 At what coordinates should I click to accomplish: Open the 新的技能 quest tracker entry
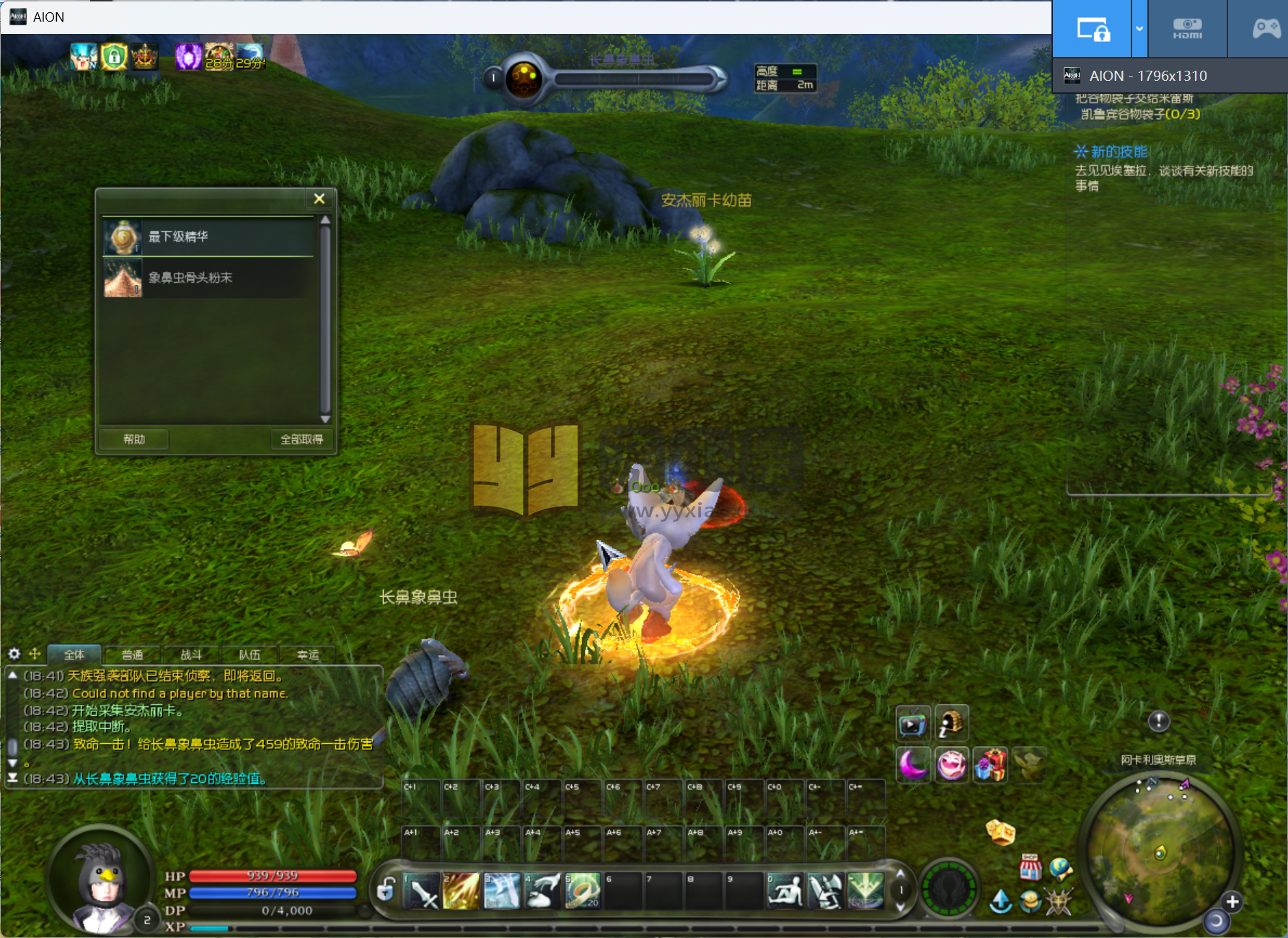1118,152
